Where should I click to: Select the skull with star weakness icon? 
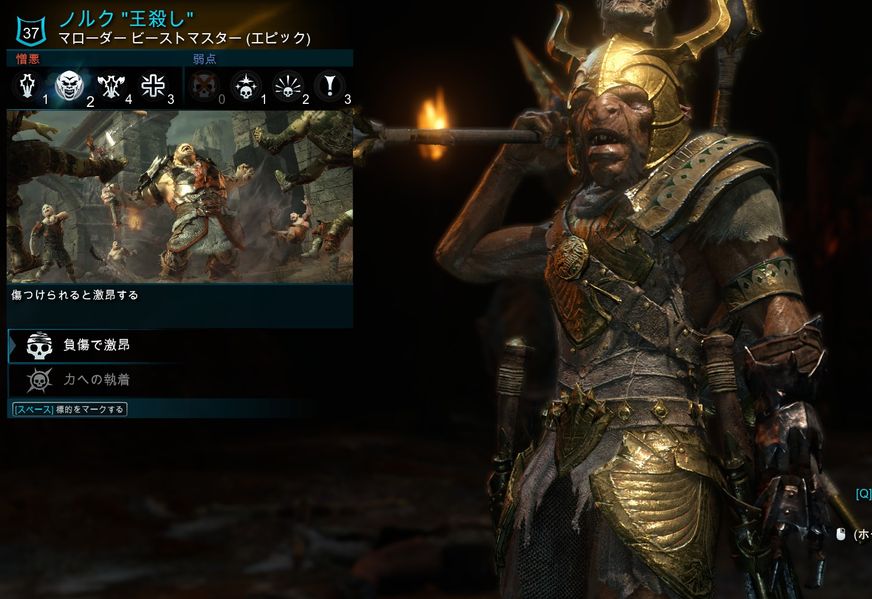point(245,87)
